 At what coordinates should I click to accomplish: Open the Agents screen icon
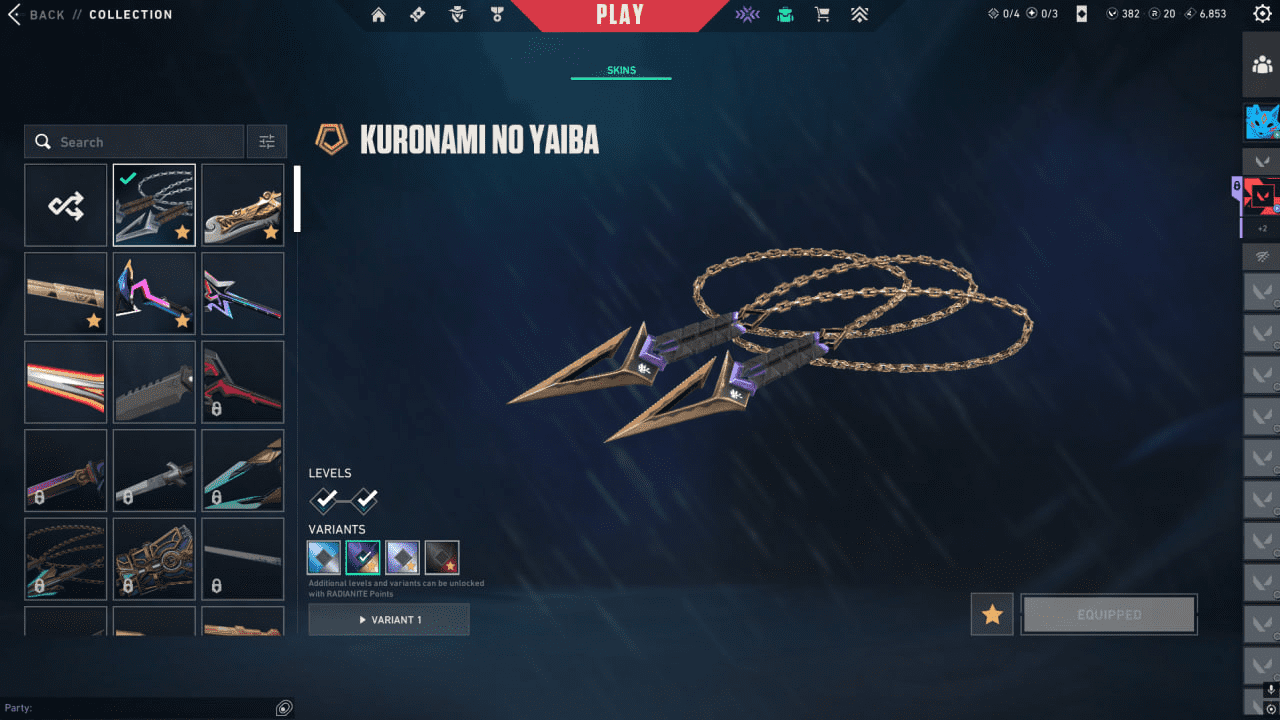(x=457, y=15)
